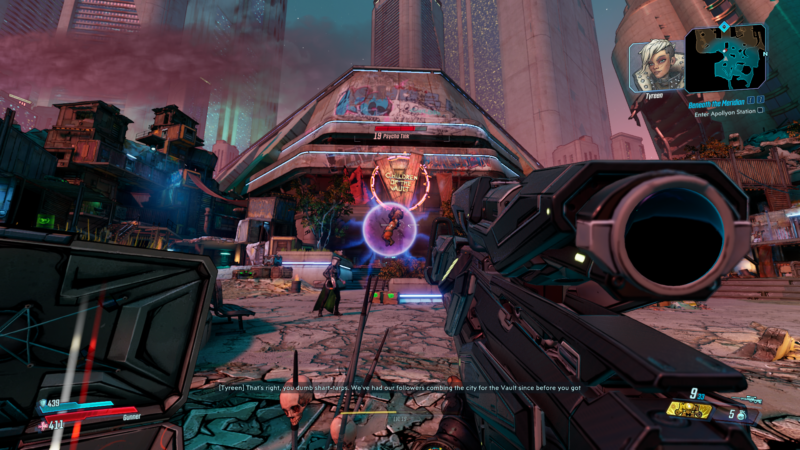Open the Beneath the Meridian quest tracker
The height and width of the screenshot is (450, 800).
click(x=716, y=101)
